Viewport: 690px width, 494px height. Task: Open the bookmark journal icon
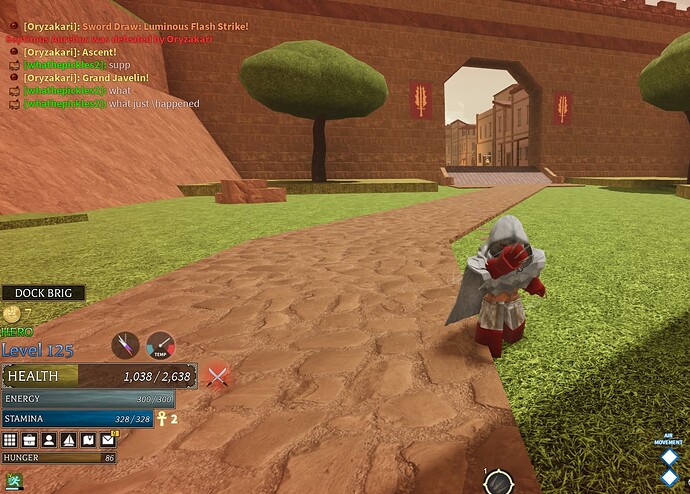click(x=88, y=439)
